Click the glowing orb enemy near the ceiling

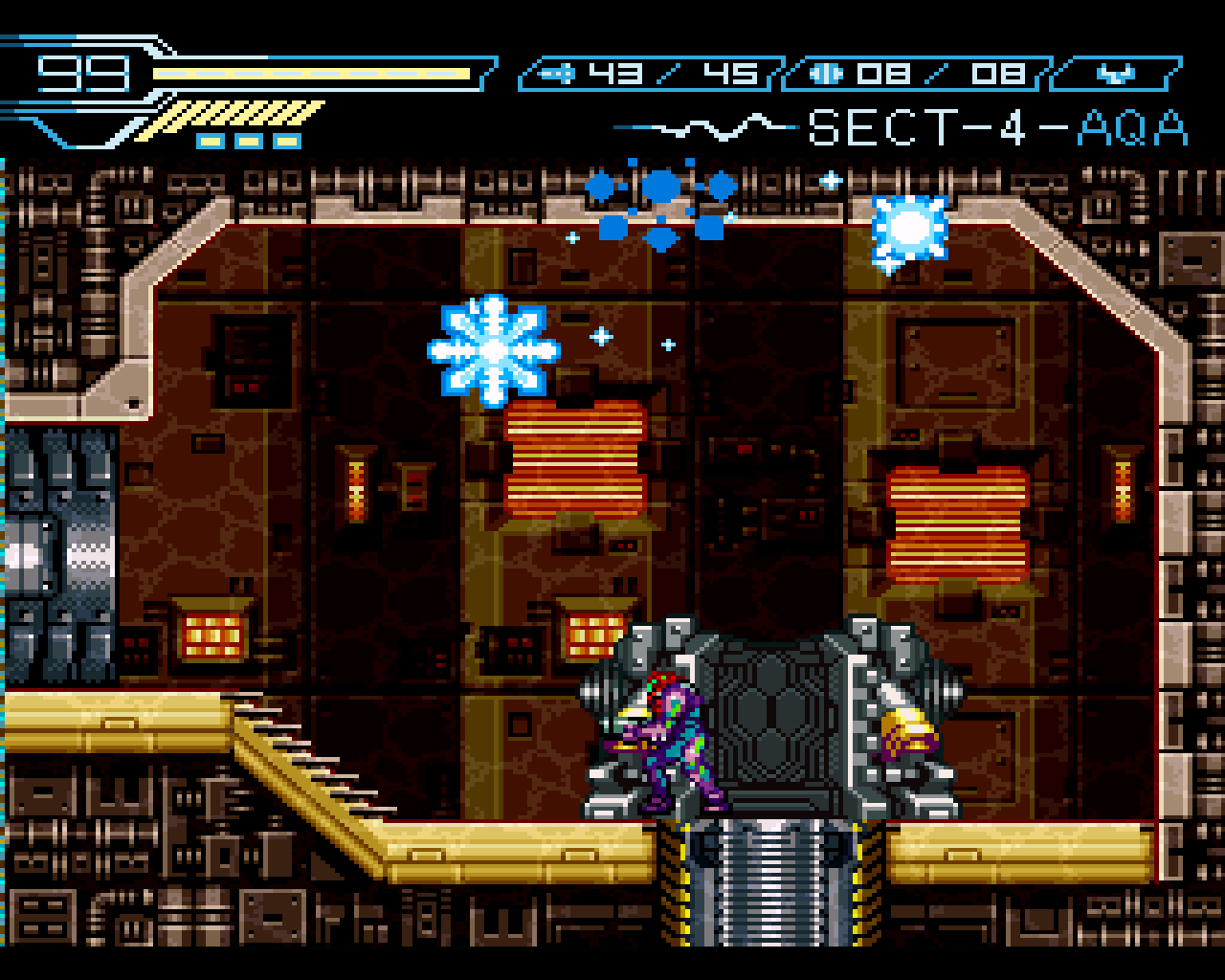(907, 230)
